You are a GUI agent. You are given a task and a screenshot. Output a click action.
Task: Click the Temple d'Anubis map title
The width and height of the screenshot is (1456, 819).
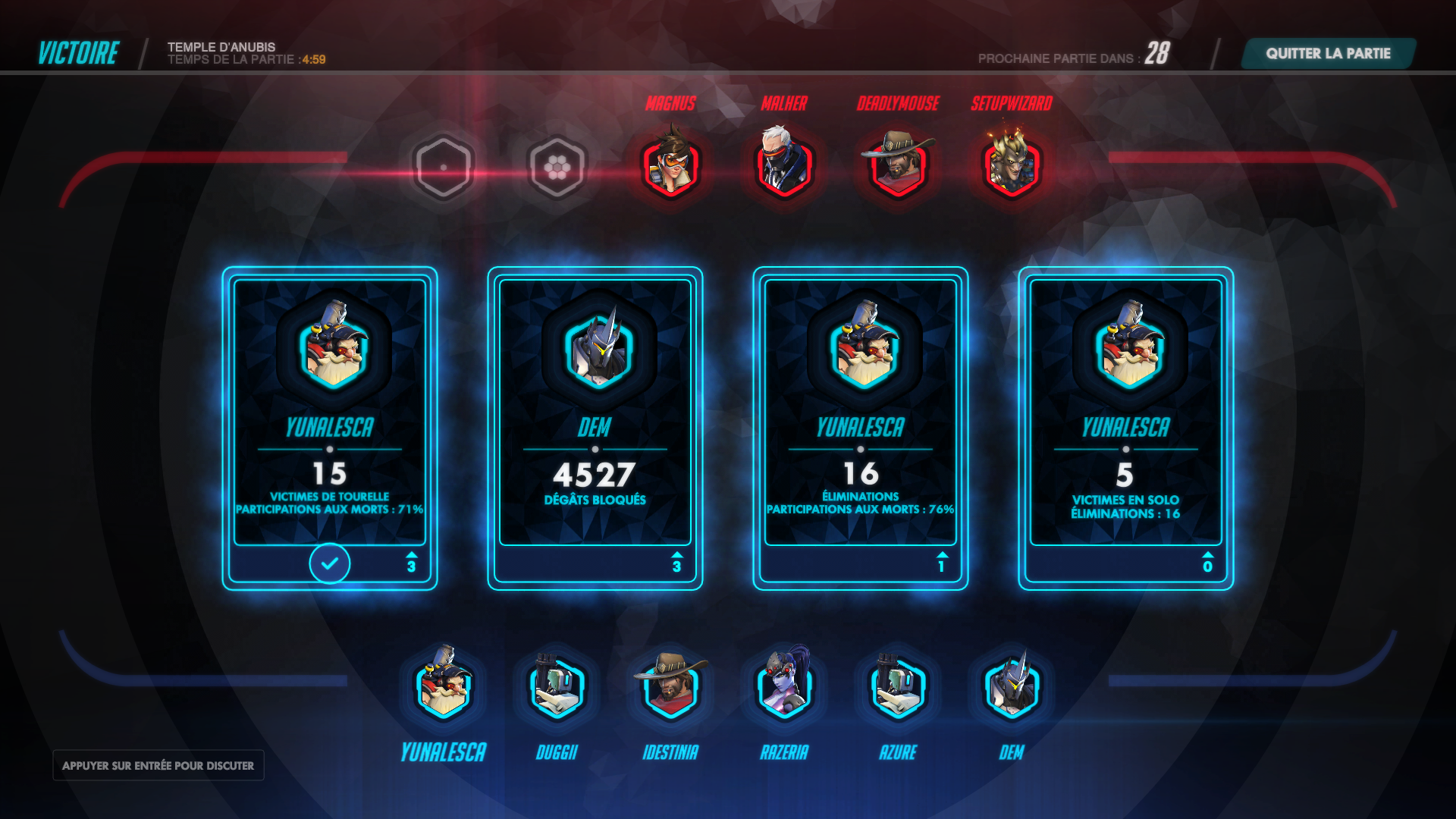(221, 46)
